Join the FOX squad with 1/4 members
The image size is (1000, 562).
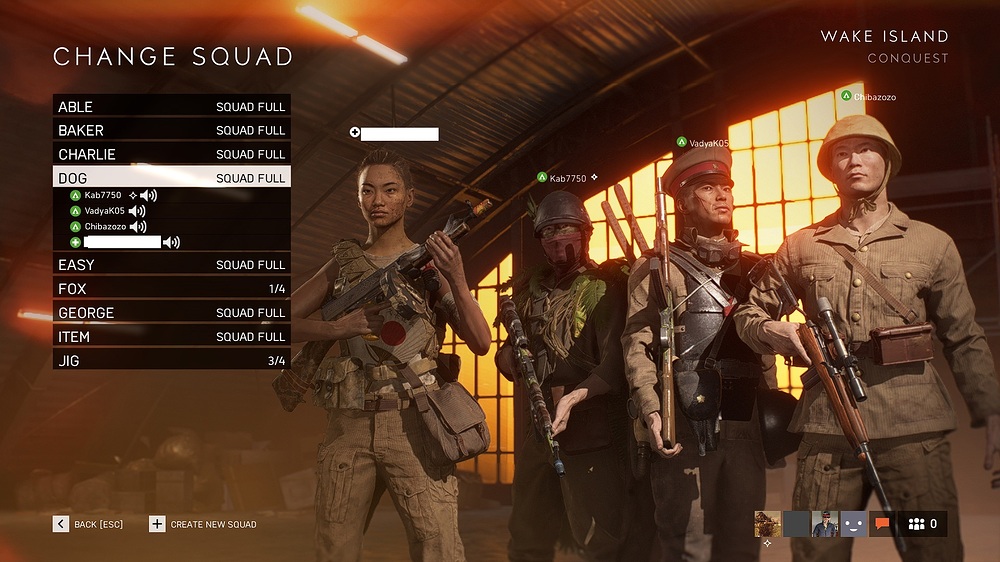click(171, 289)
